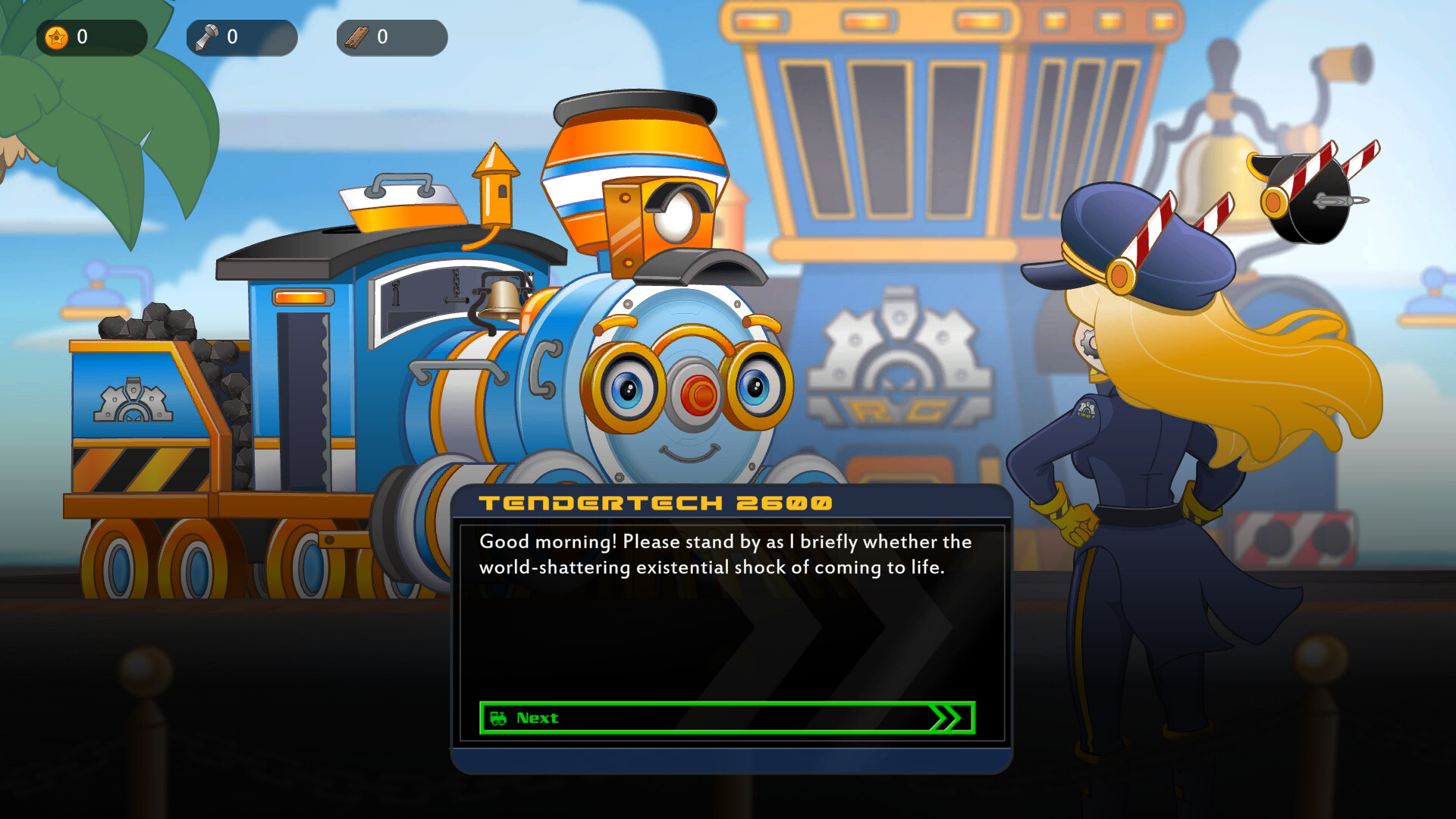Viewport: 1456px width, 819px height.
Task: Click the wood counter showing zero
Action: point(383,36)
